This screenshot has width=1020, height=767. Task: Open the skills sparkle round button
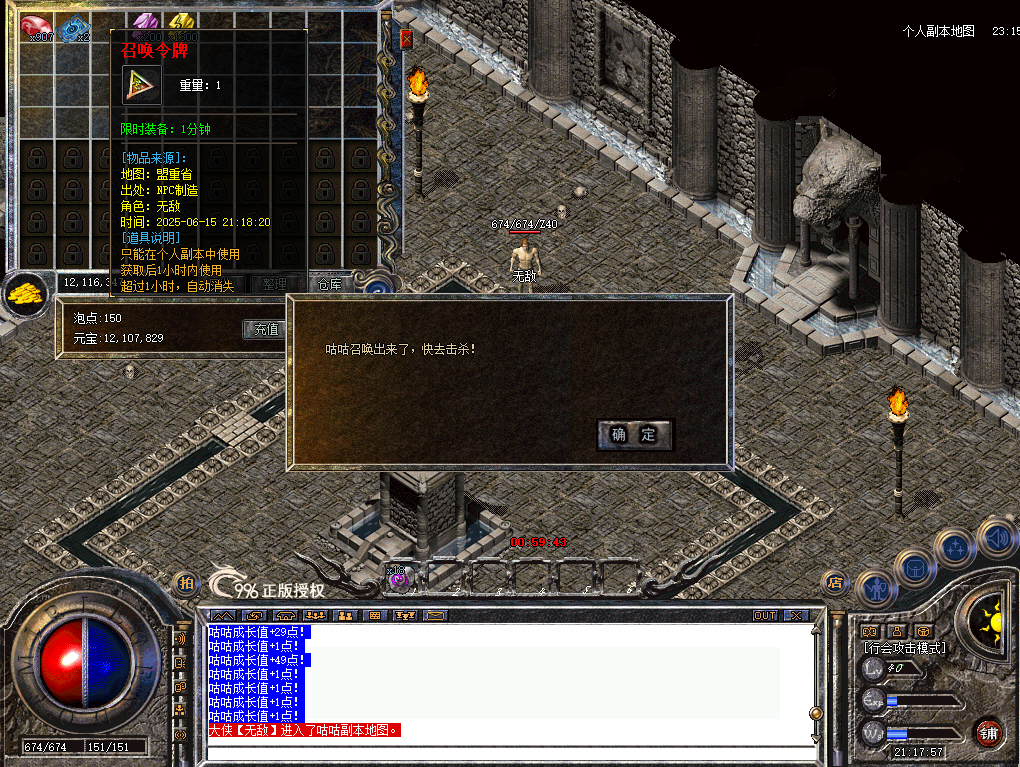click(x=955, y=548)
